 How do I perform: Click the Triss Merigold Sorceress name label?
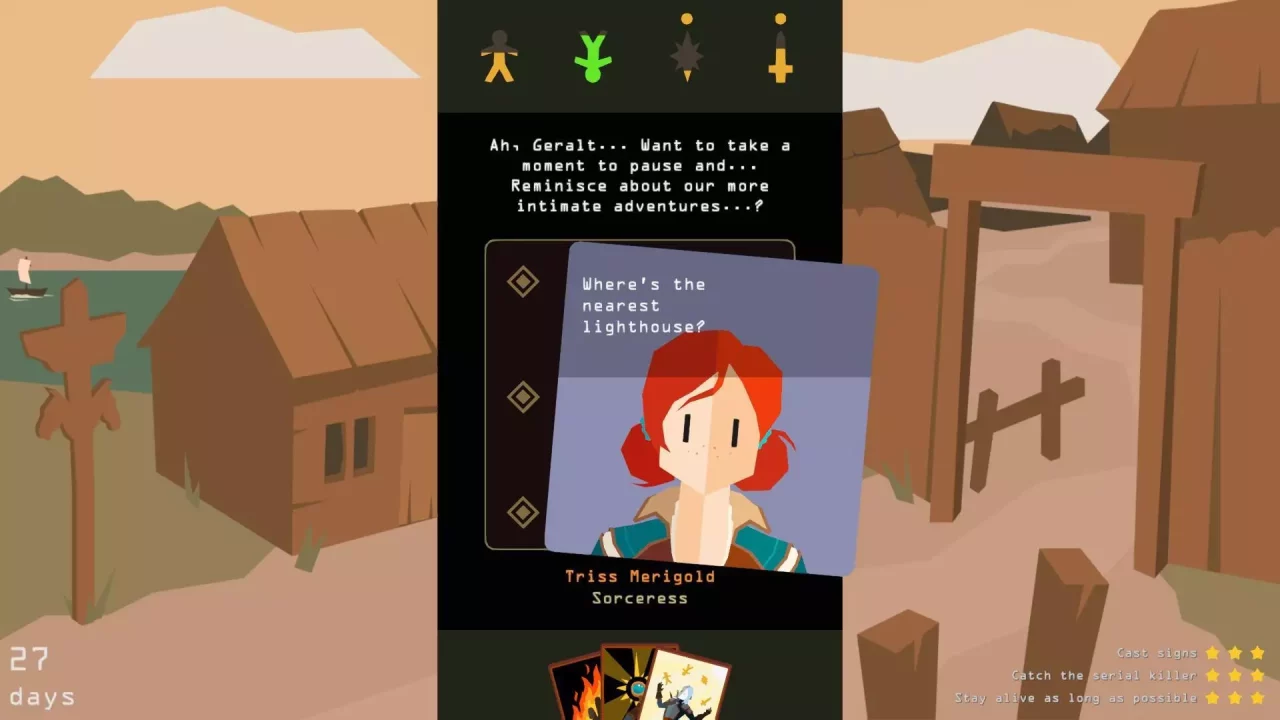(638, 587)
